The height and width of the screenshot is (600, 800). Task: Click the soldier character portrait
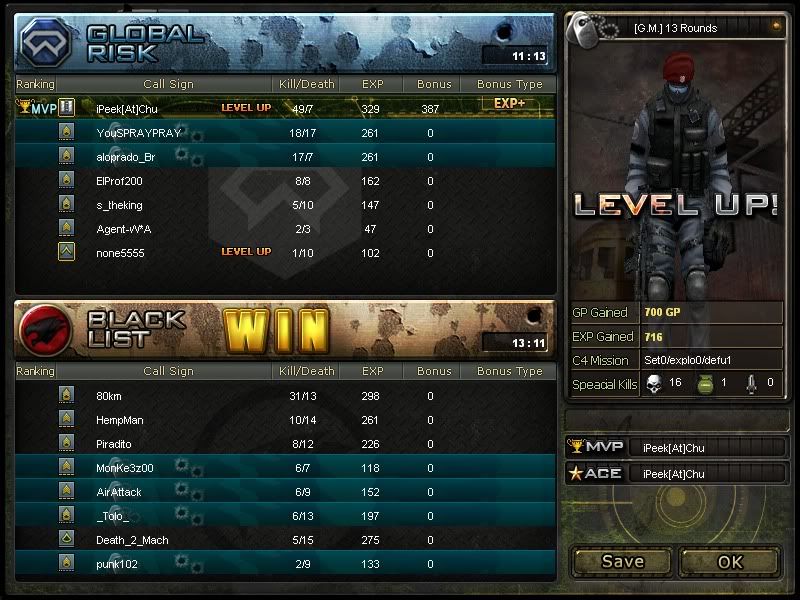[x=674, y=170]
